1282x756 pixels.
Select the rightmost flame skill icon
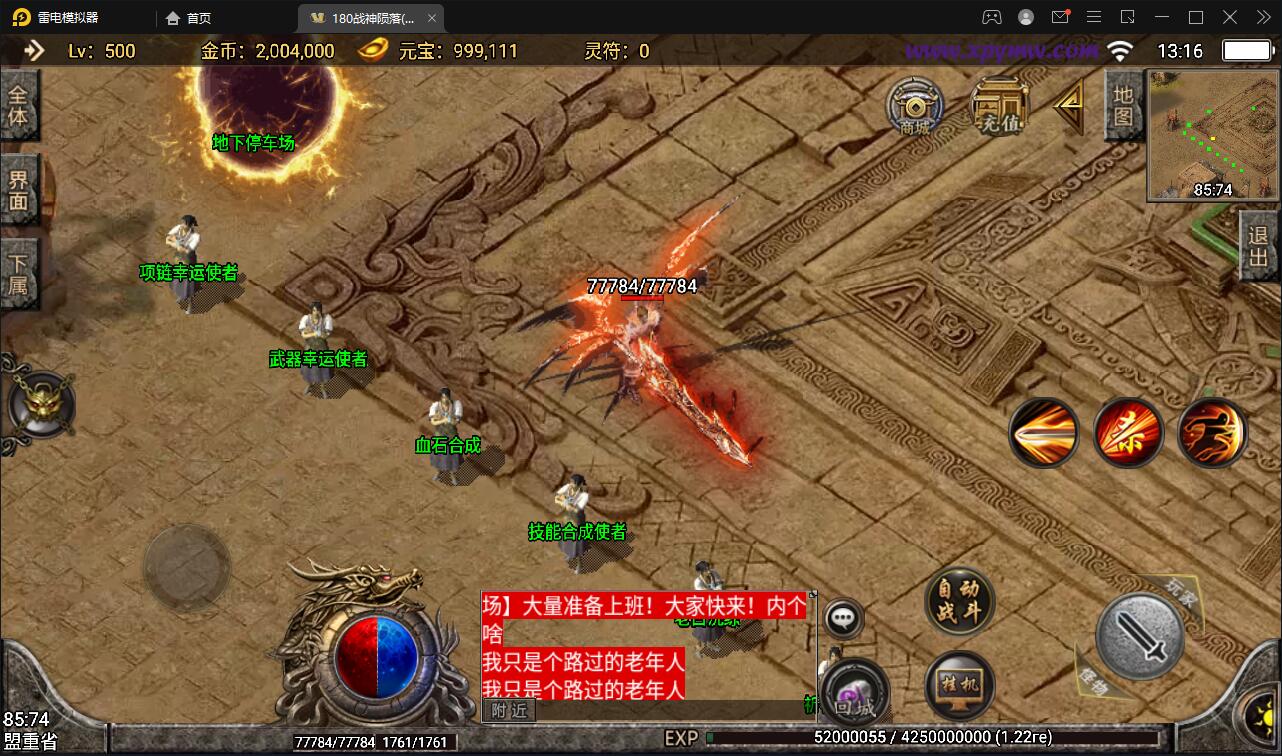pos(1212,432)
